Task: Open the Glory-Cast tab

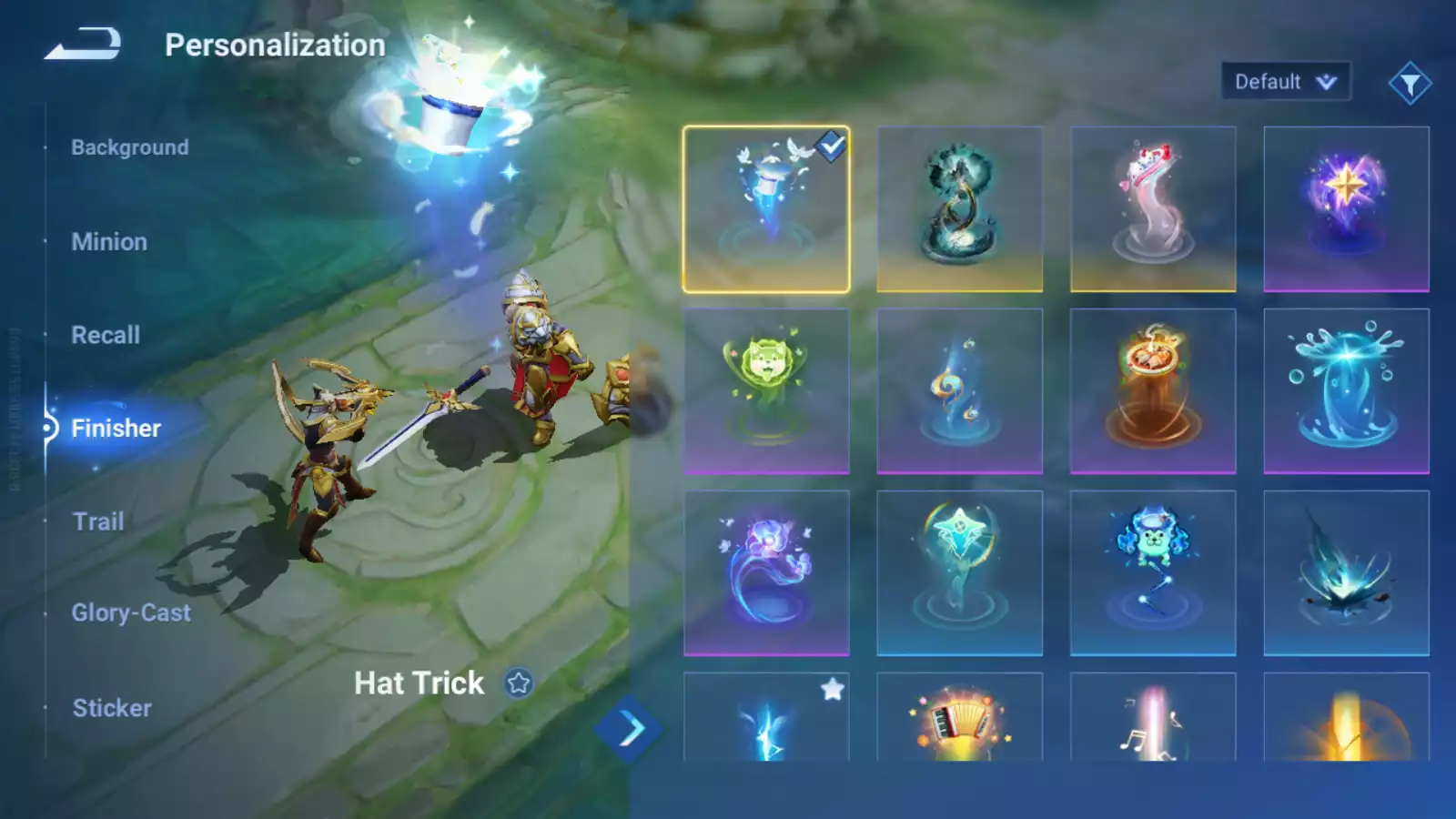Action: tap(131, 612)
